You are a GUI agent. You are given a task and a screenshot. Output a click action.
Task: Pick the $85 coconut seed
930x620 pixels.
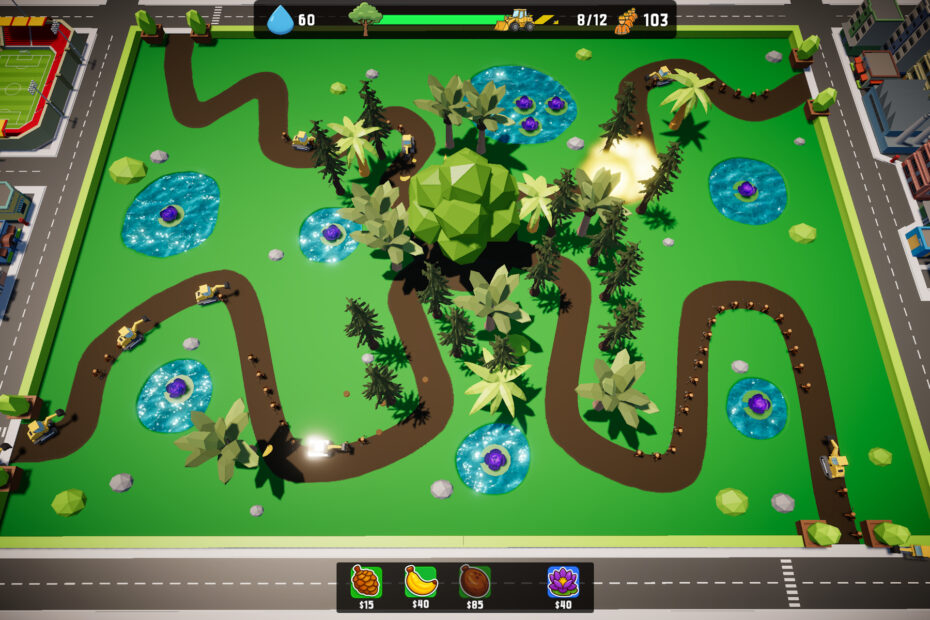474,581
